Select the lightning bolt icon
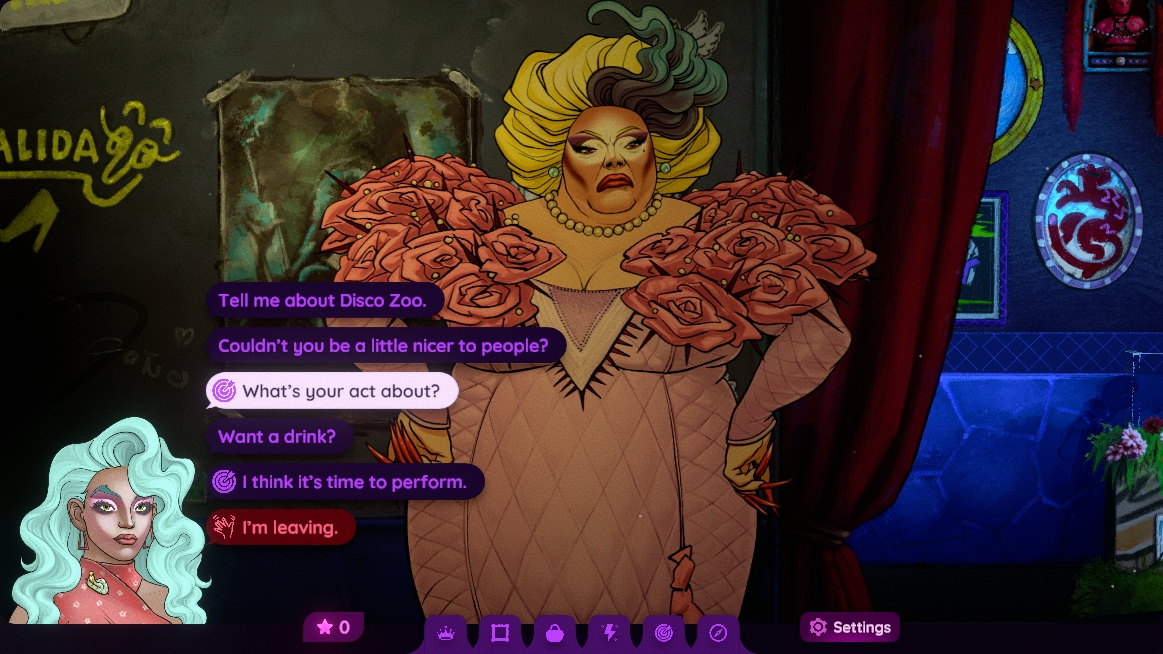The width and height of the screenshot is (1163, 654). click(x=609, y=632)
